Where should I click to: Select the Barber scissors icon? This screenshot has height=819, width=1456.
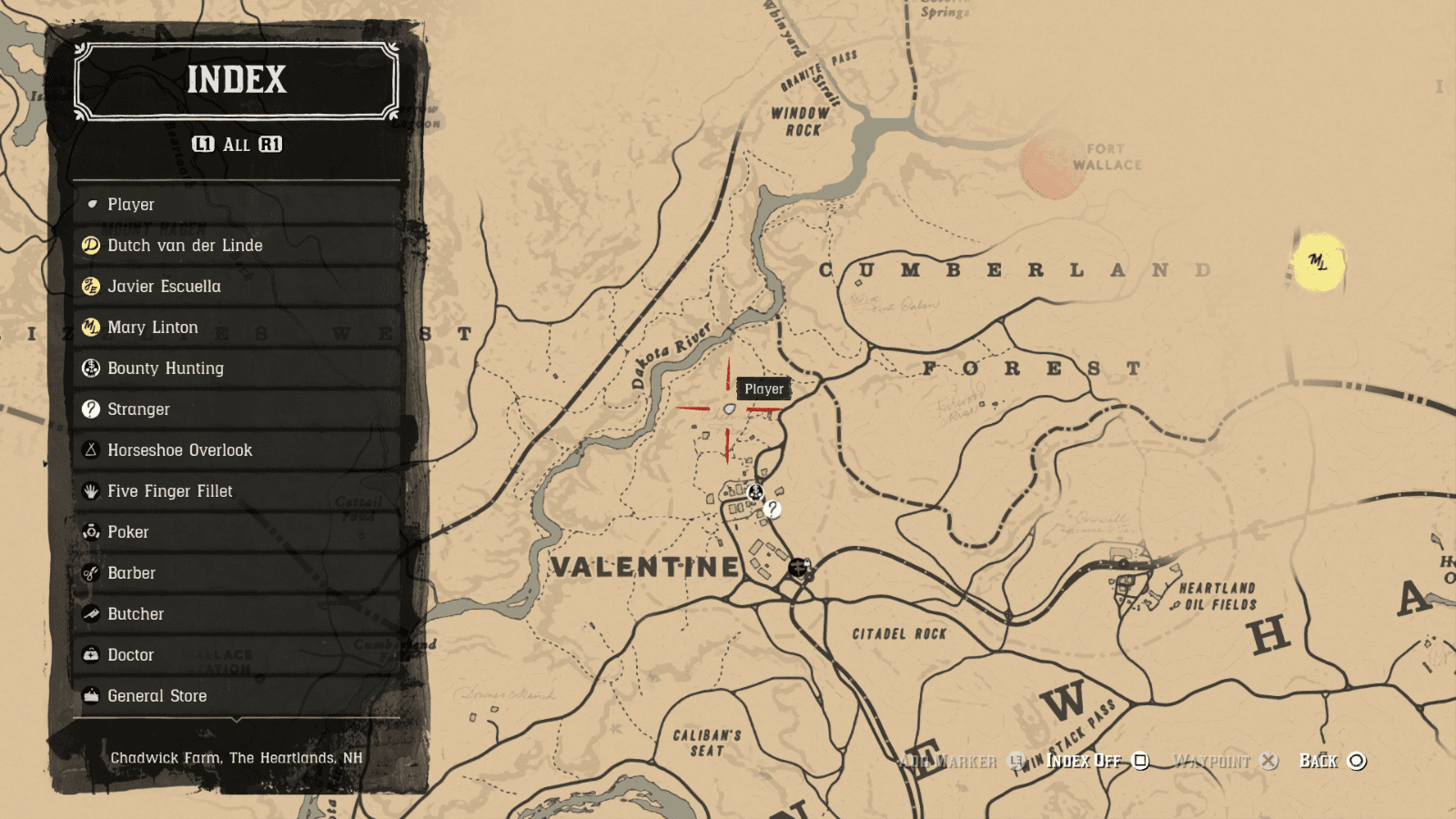click(90, 572)
